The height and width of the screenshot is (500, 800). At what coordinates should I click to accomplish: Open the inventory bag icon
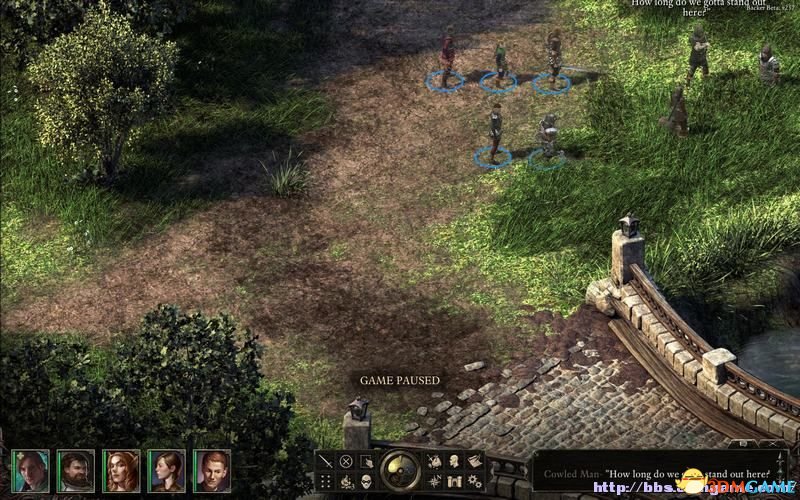point(434,461)
